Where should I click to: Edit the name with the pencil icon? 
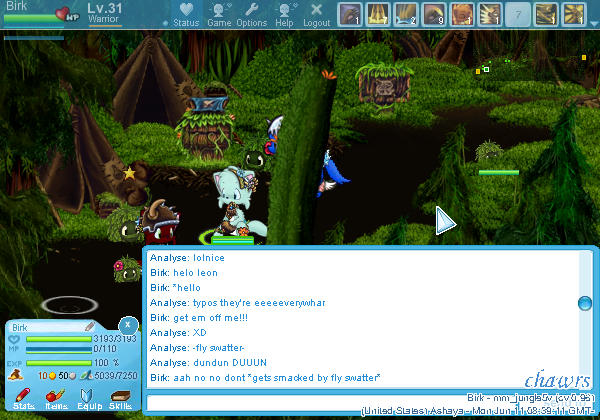[x=88, y=326]
